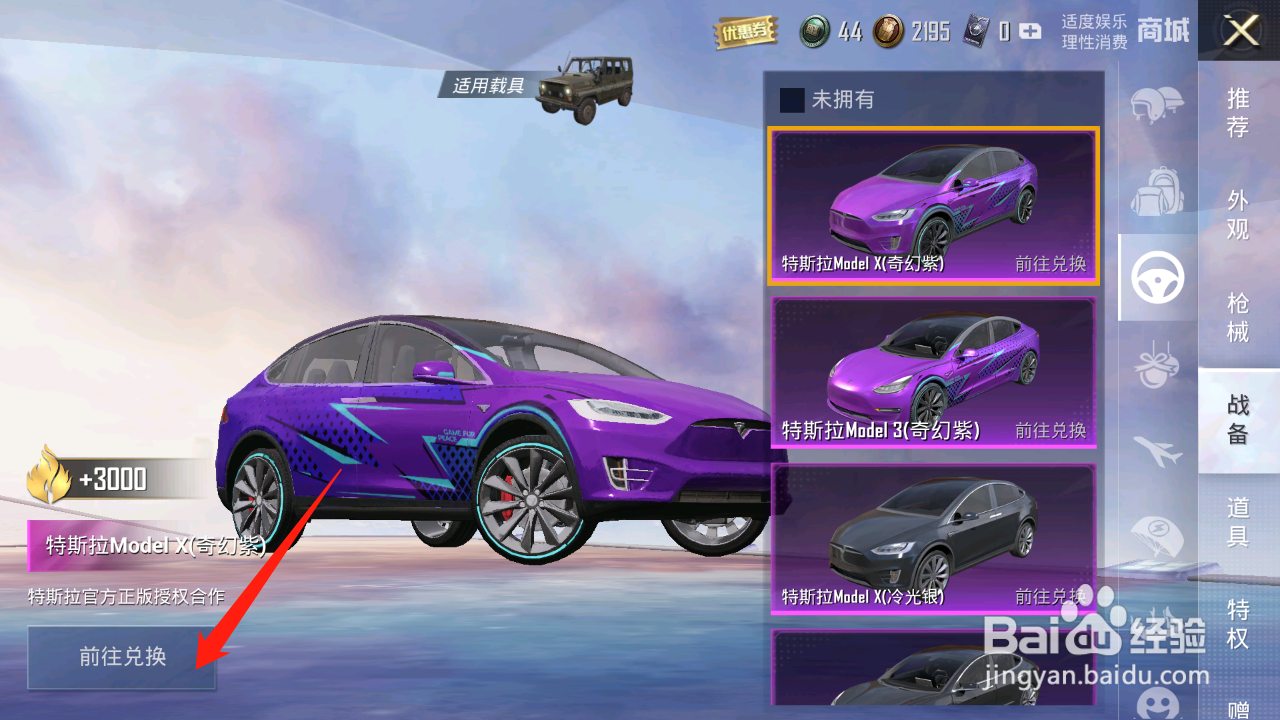Screen dimensions: 1280x720
Task: Pick the 特斯拉Model X(冷光银) card
Action: [x=932, y=538]
